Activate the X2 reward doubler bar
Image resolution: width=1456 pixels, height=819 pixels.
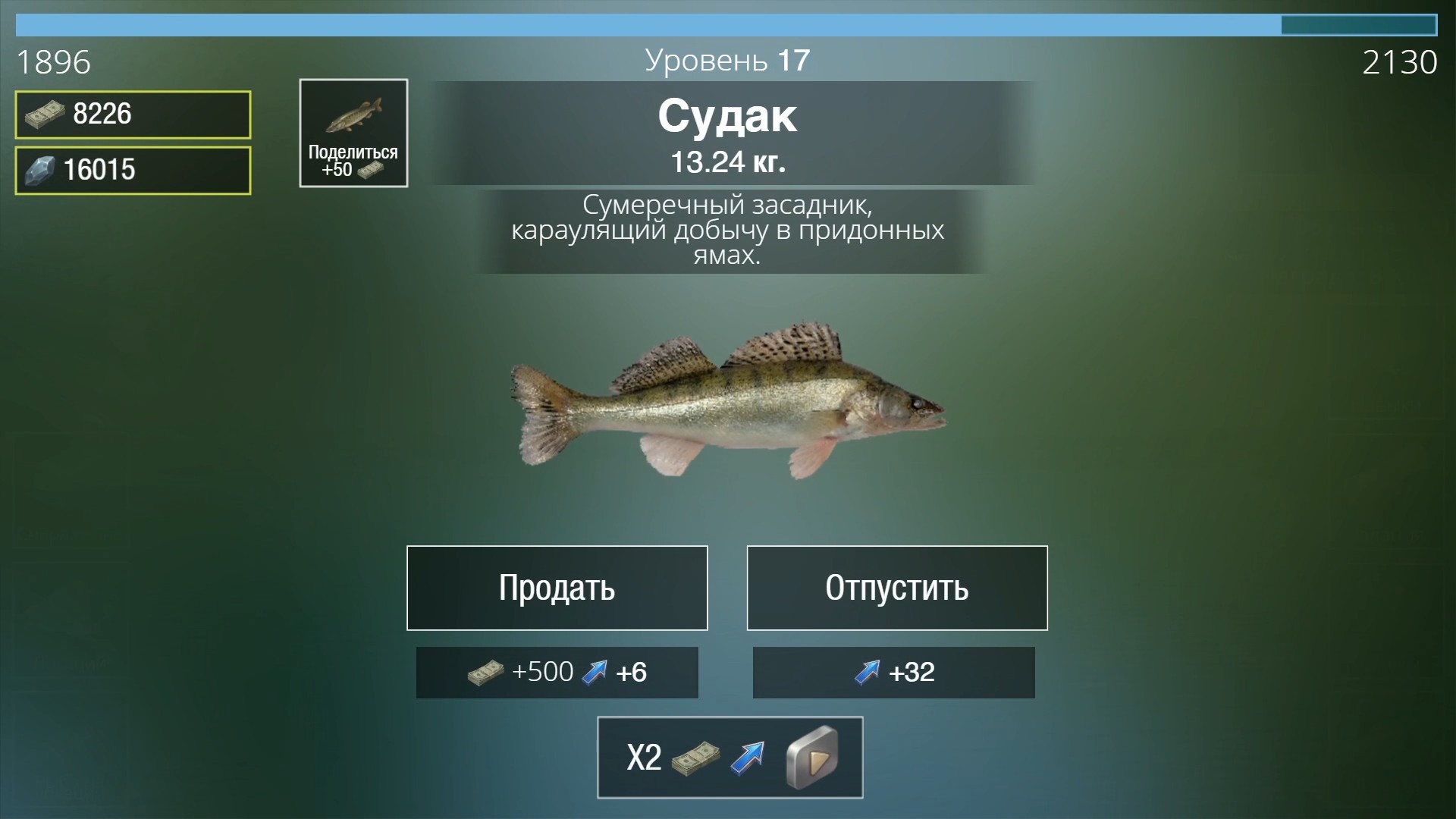point(730,757)
